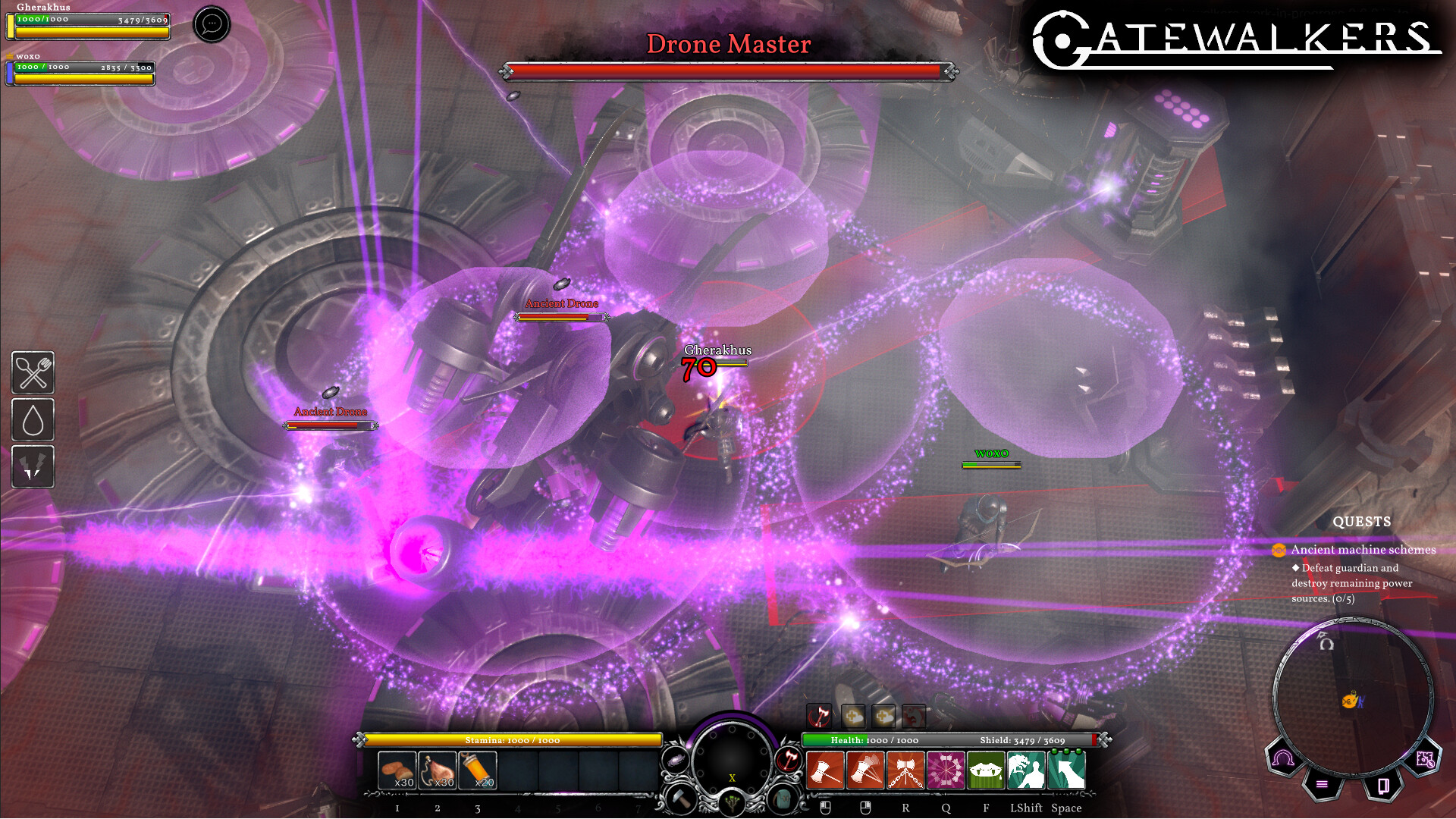Image resolution: width=1456 pixels, height=819 pixels.
Task: Open the world map icon beside the minimap
Action: click(x=1426, y=758)
